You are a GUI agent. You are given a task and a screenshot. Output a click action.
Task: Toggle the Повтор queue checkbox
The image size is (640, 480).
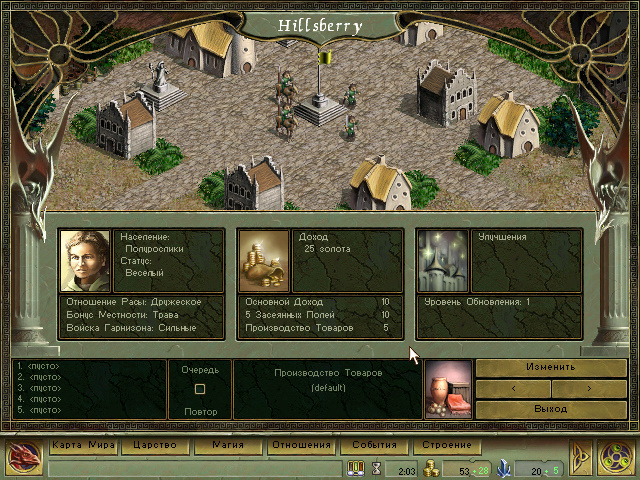coord(200,389)
